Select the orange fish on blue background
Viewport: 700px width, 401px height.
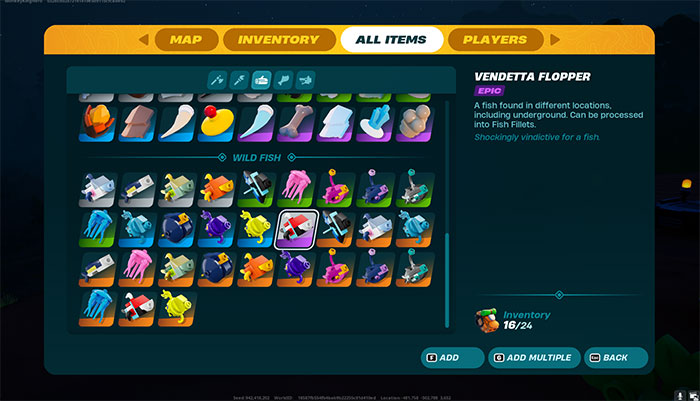pyautogui.click(x=217, y=187)
